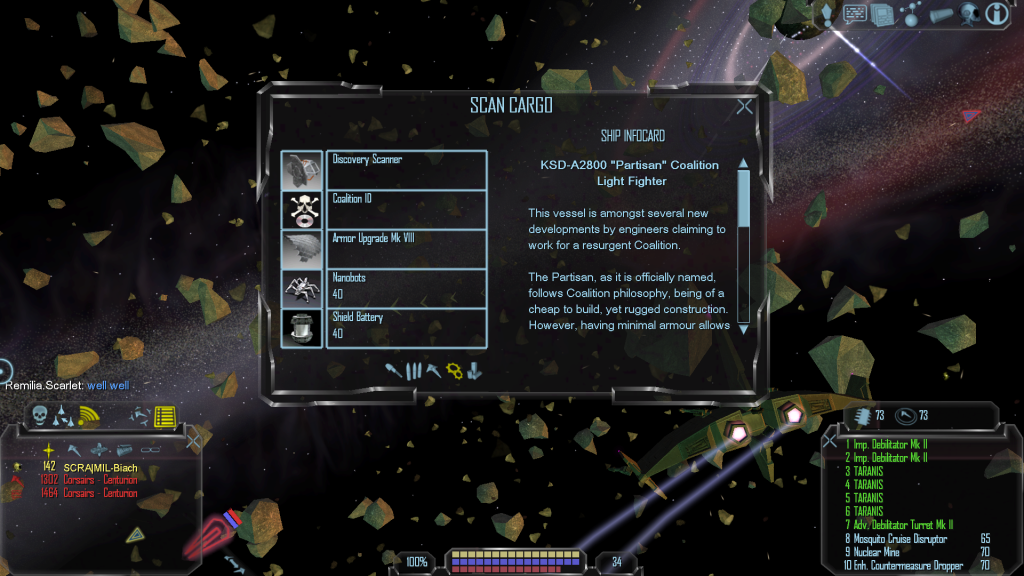Select the Coalition ID cargo row

click(406, 209)
